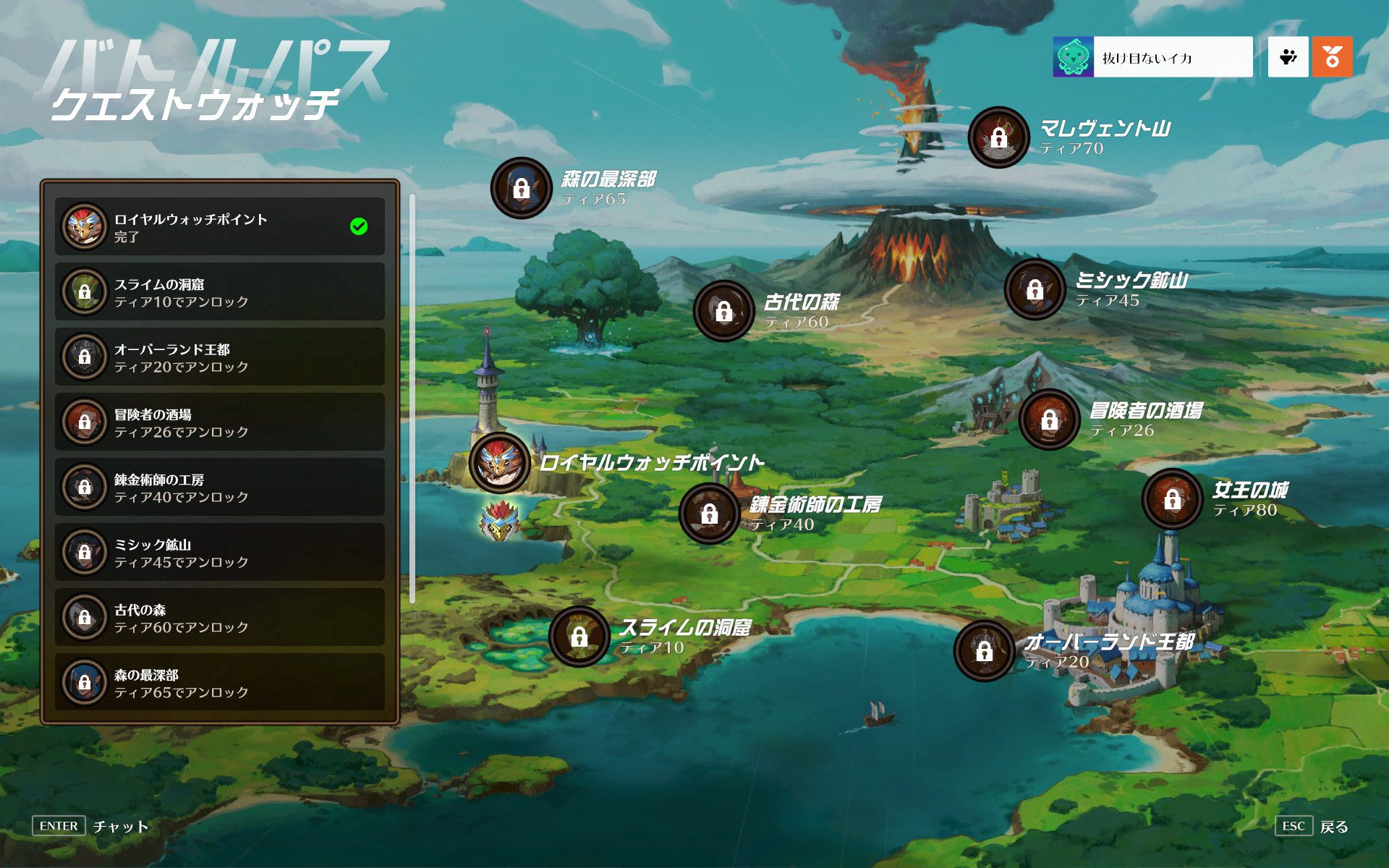This screenshot has height=868, width=1389.
Task: Open the 抜け目ないイカ player profile
Action: (1152, 57)
